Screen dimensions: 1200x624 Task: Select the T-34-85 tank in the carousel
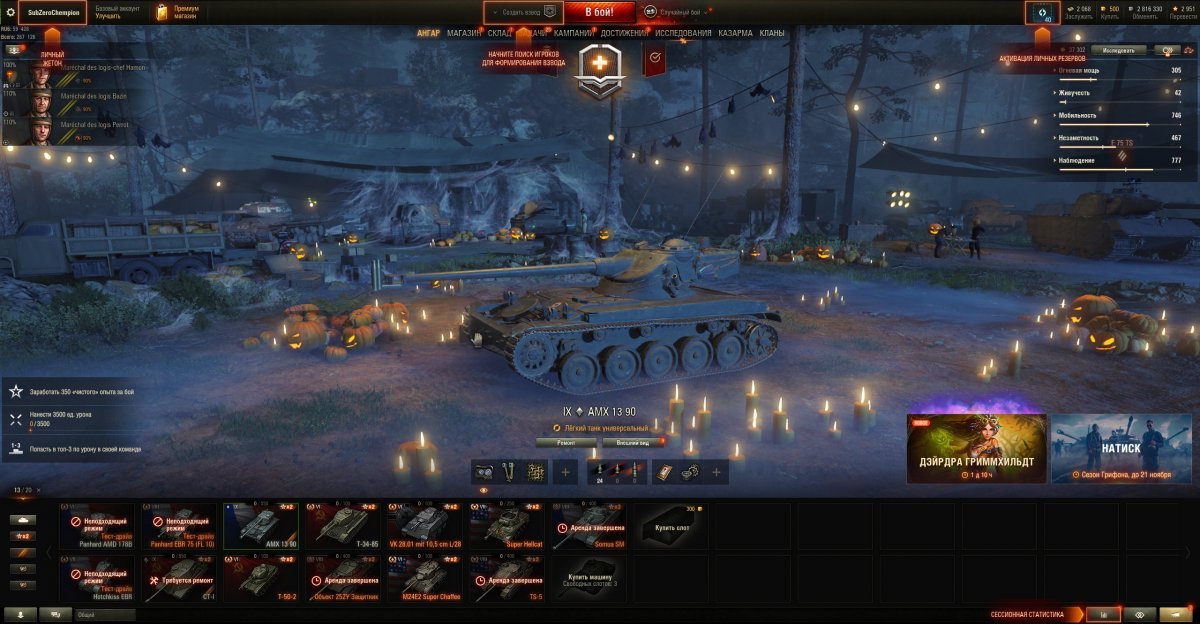(x=343, y=526)
